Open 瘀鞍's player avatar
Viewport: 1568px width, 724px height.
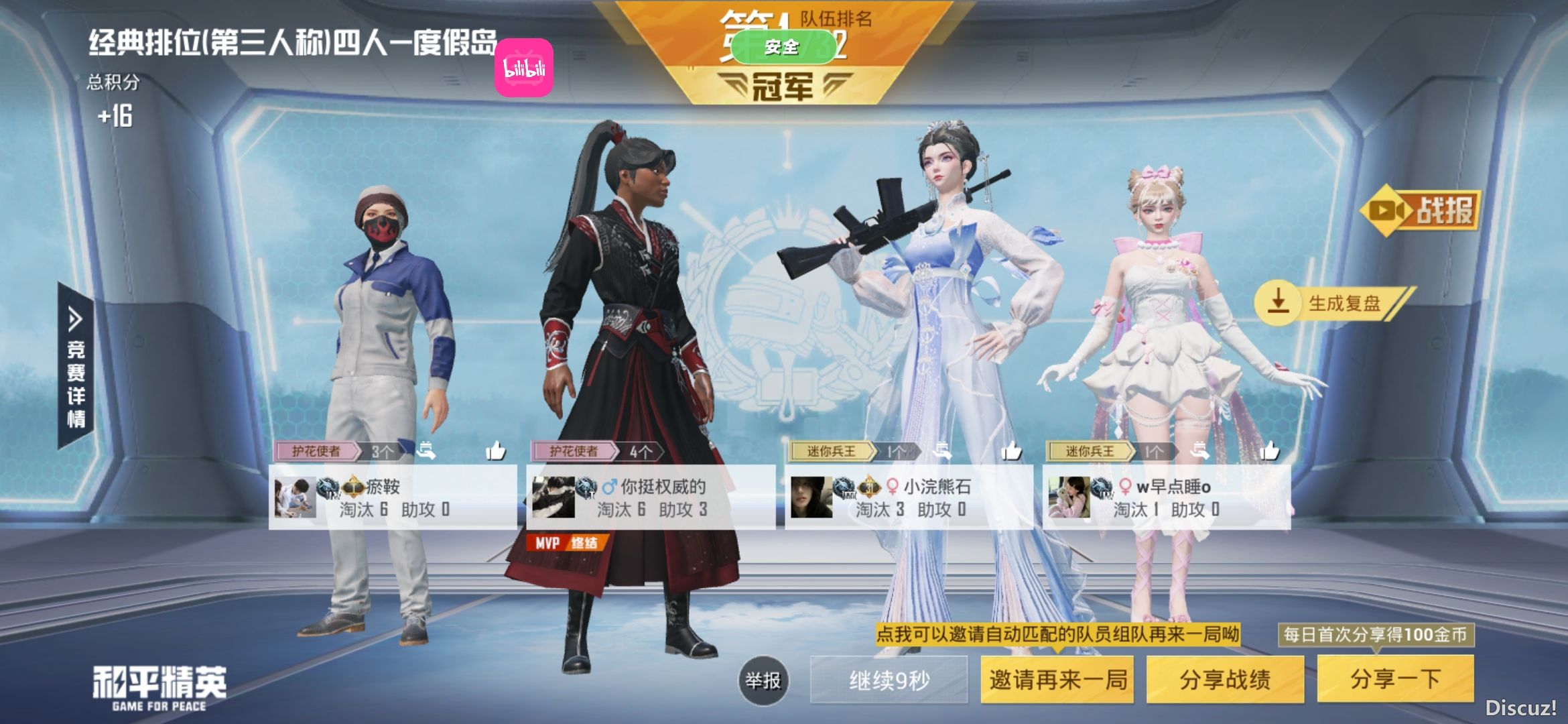tap(295, 497)
